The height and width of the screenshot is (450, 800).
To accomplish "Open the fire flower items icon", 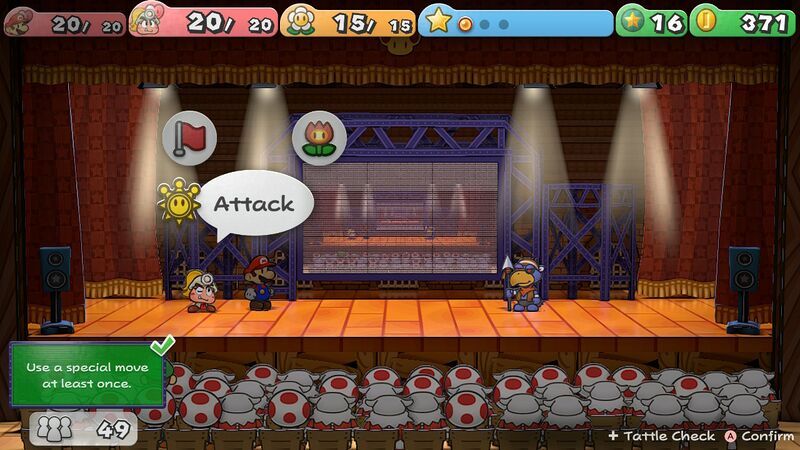I will coord(319,139).
